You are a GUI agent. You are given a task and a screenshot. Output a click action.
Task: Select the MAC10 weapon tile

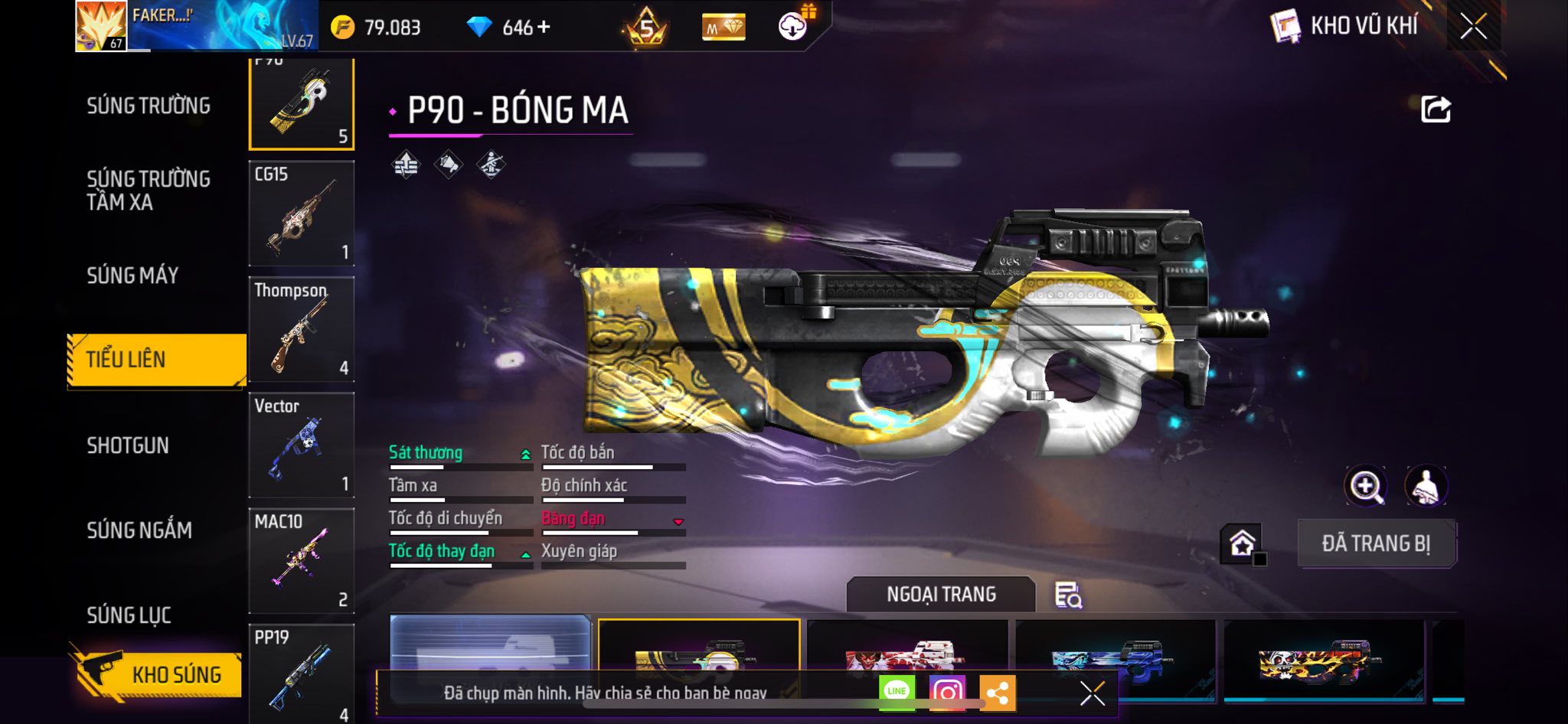tap(302, 560)
